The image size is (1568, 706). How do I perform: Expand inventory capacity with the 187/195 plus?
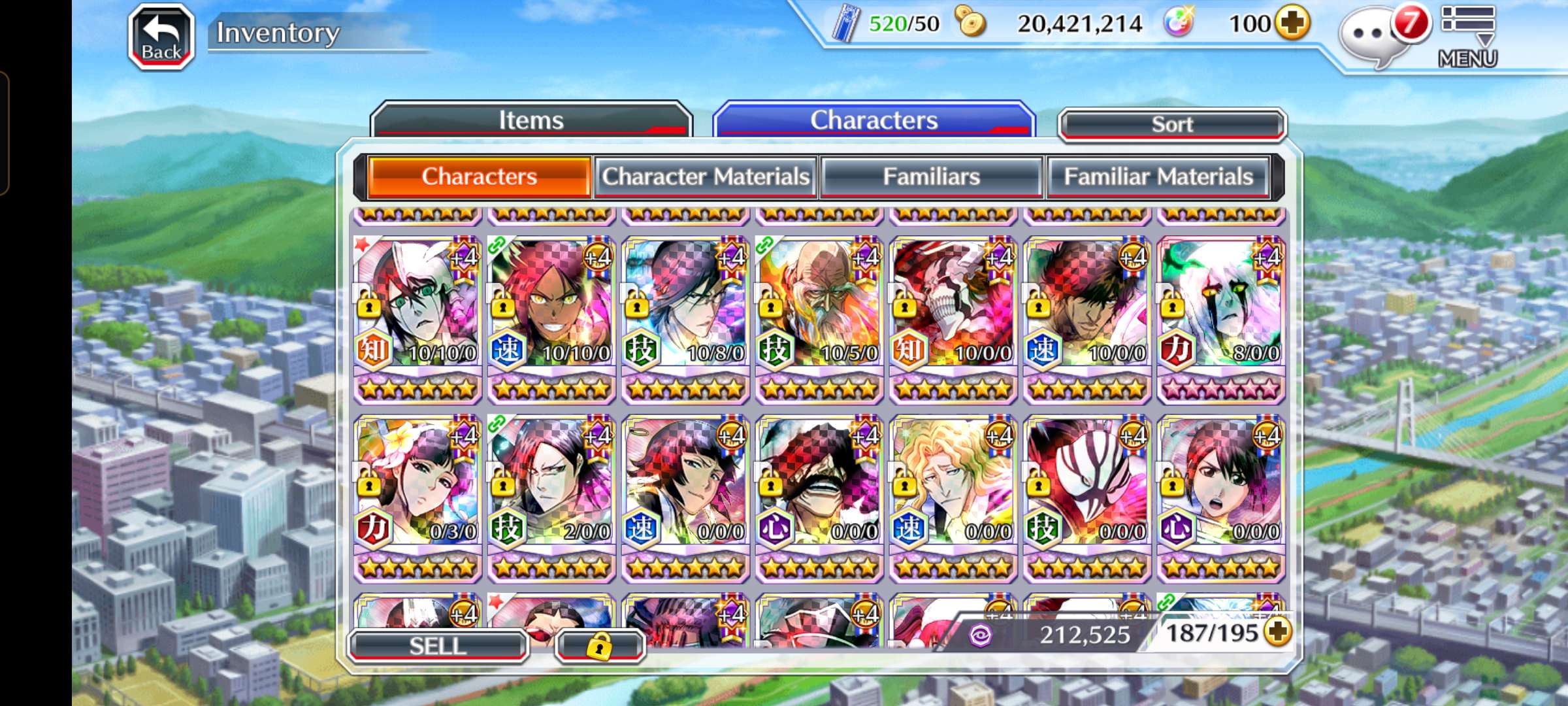(1279, 631)
